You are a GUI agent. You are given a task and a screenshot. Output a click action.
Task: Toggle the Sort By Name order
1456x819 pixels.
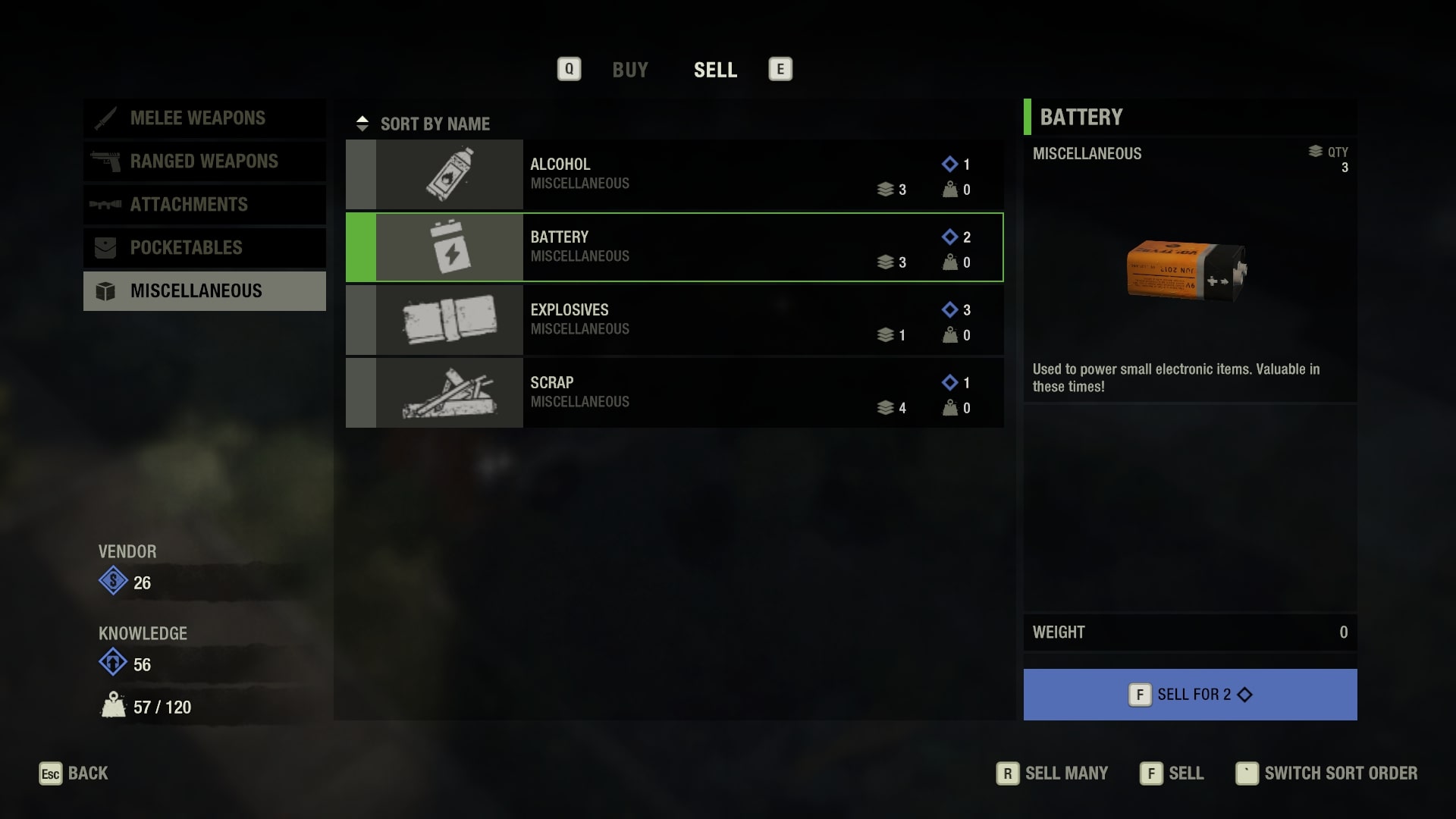click(x=425, y=124)
